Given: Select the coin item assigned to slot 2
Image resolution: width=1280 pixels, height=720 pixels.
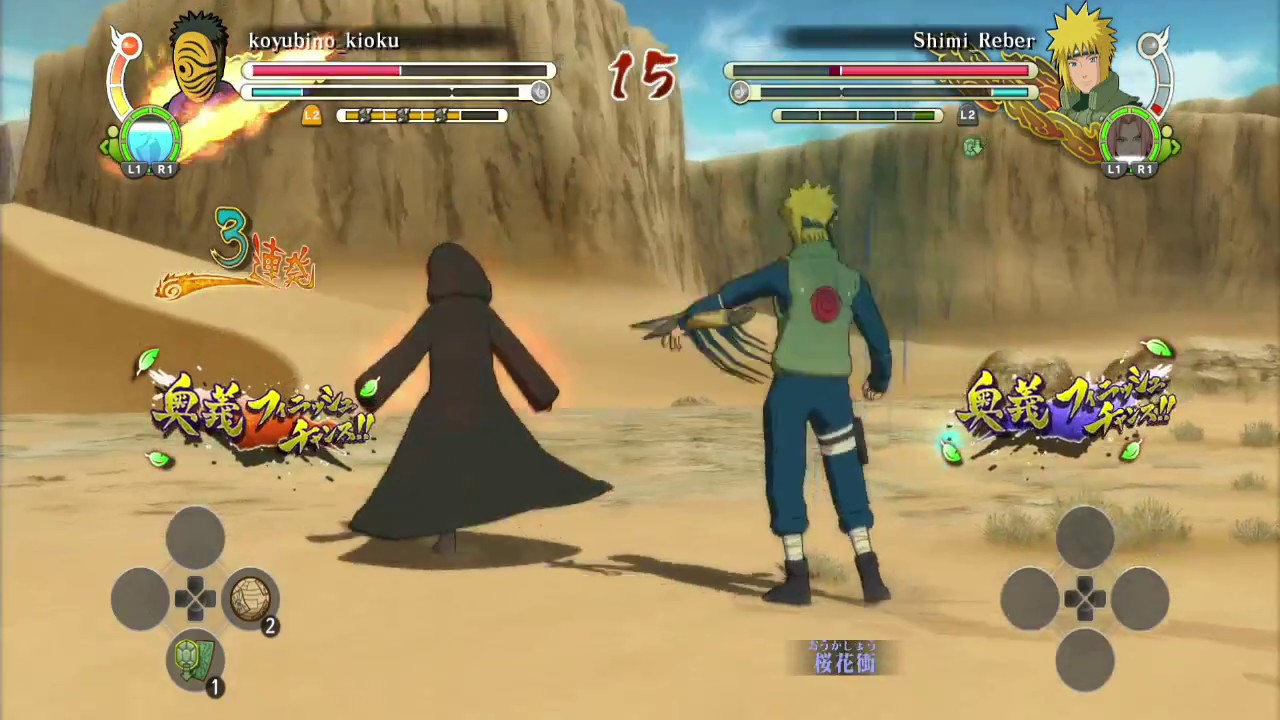Looking at the screenshot, I should coord(249,597).
